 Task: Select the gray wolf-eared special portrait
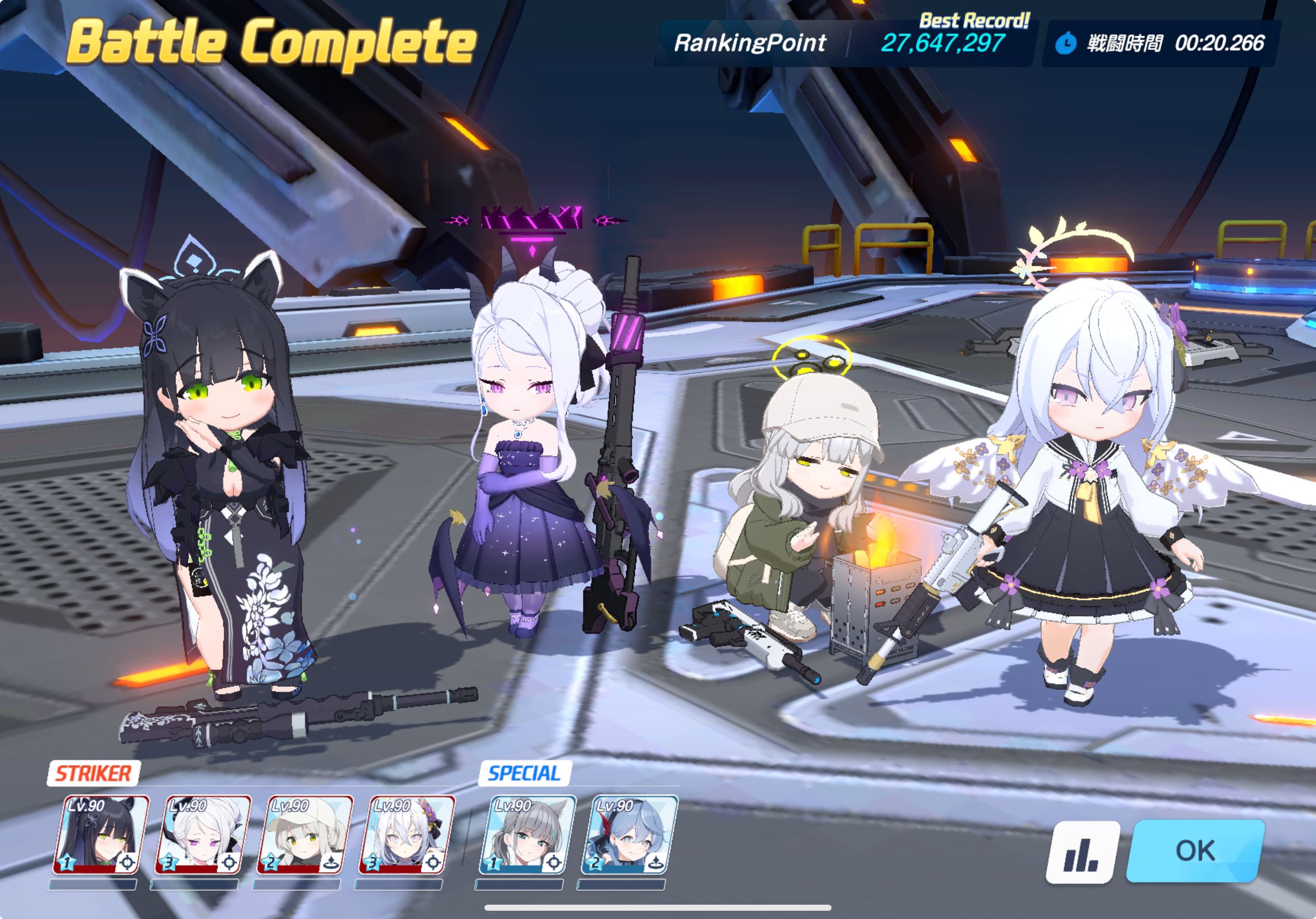[527, 835]
